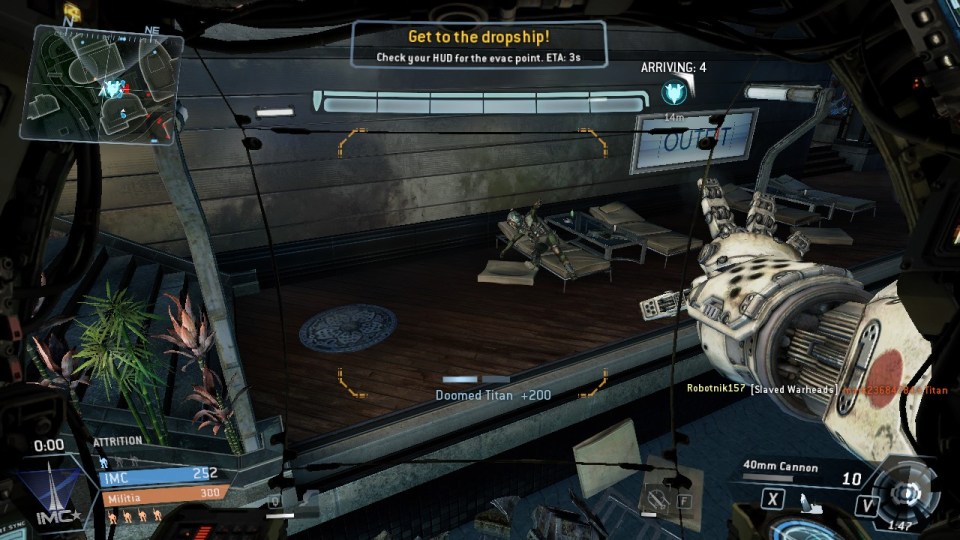Activate the titan ability icon beside F
The height and width of the screenshot is (540, 960).
coord(655,496)
